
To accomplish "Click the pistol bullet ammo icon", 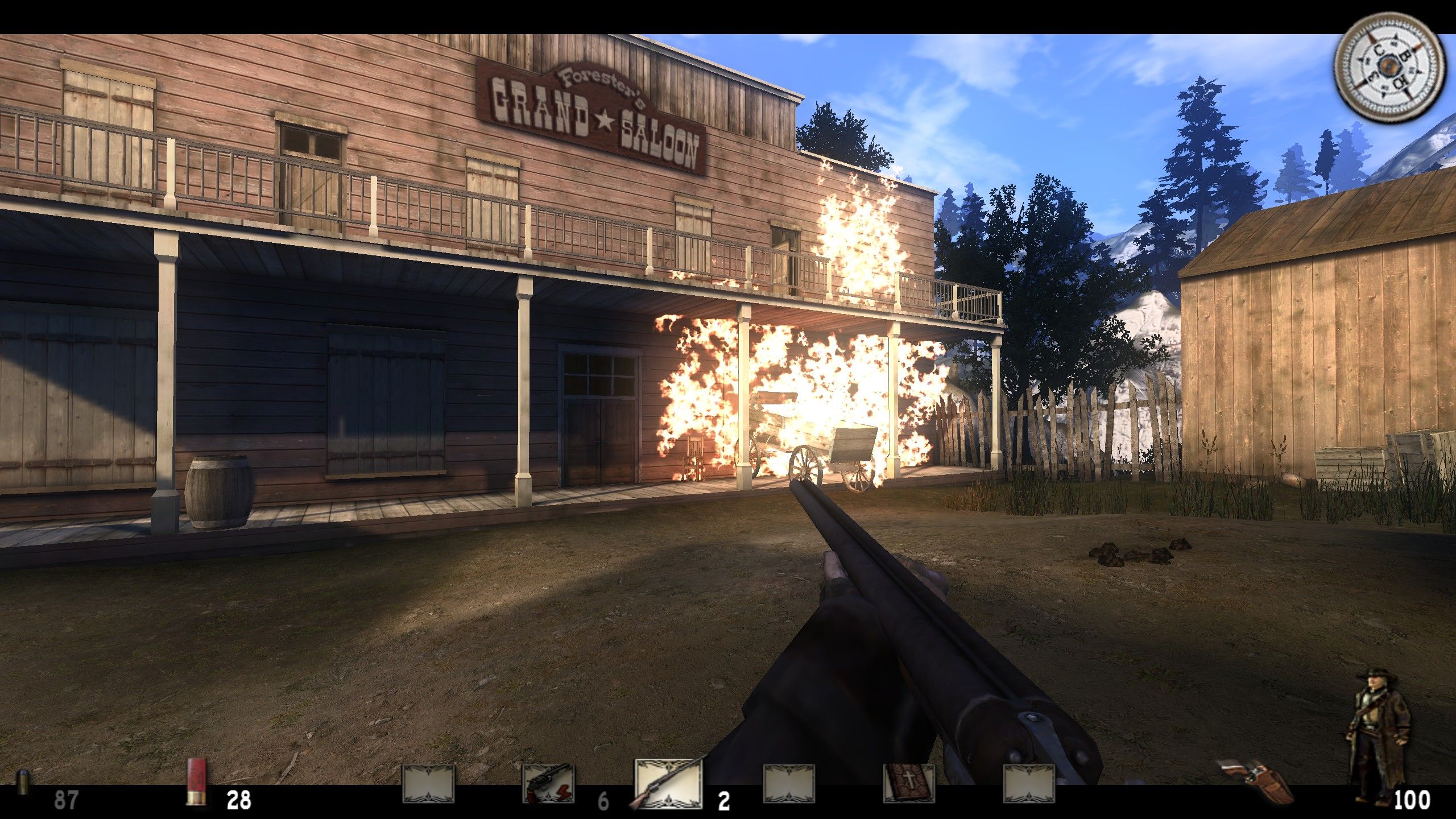I will [x=23, y=788].
